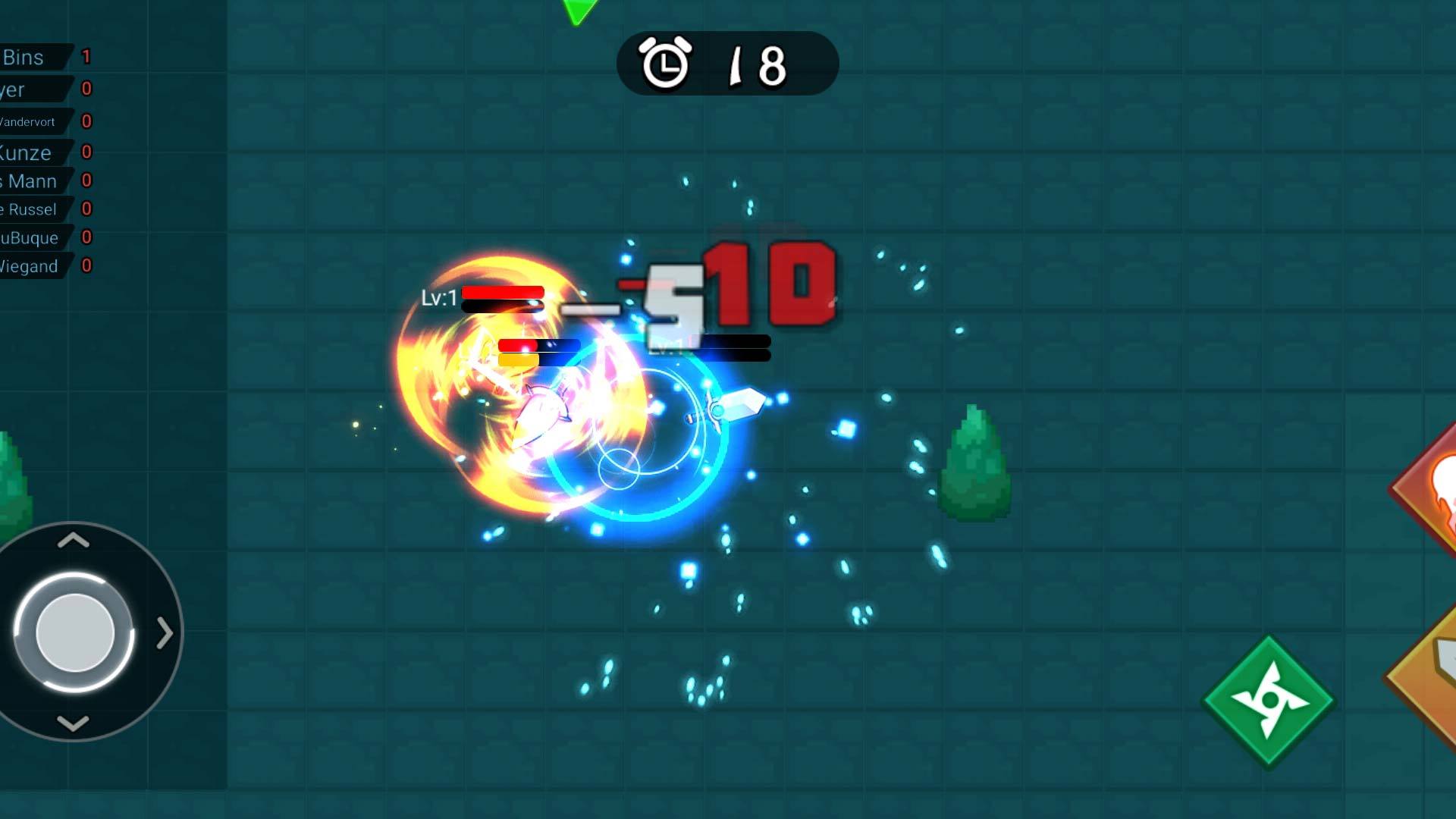Tap the green triangle marker at top
The height and width of the screenshot is (819, 1456).
pyautogui.click(x=578, y=8)
